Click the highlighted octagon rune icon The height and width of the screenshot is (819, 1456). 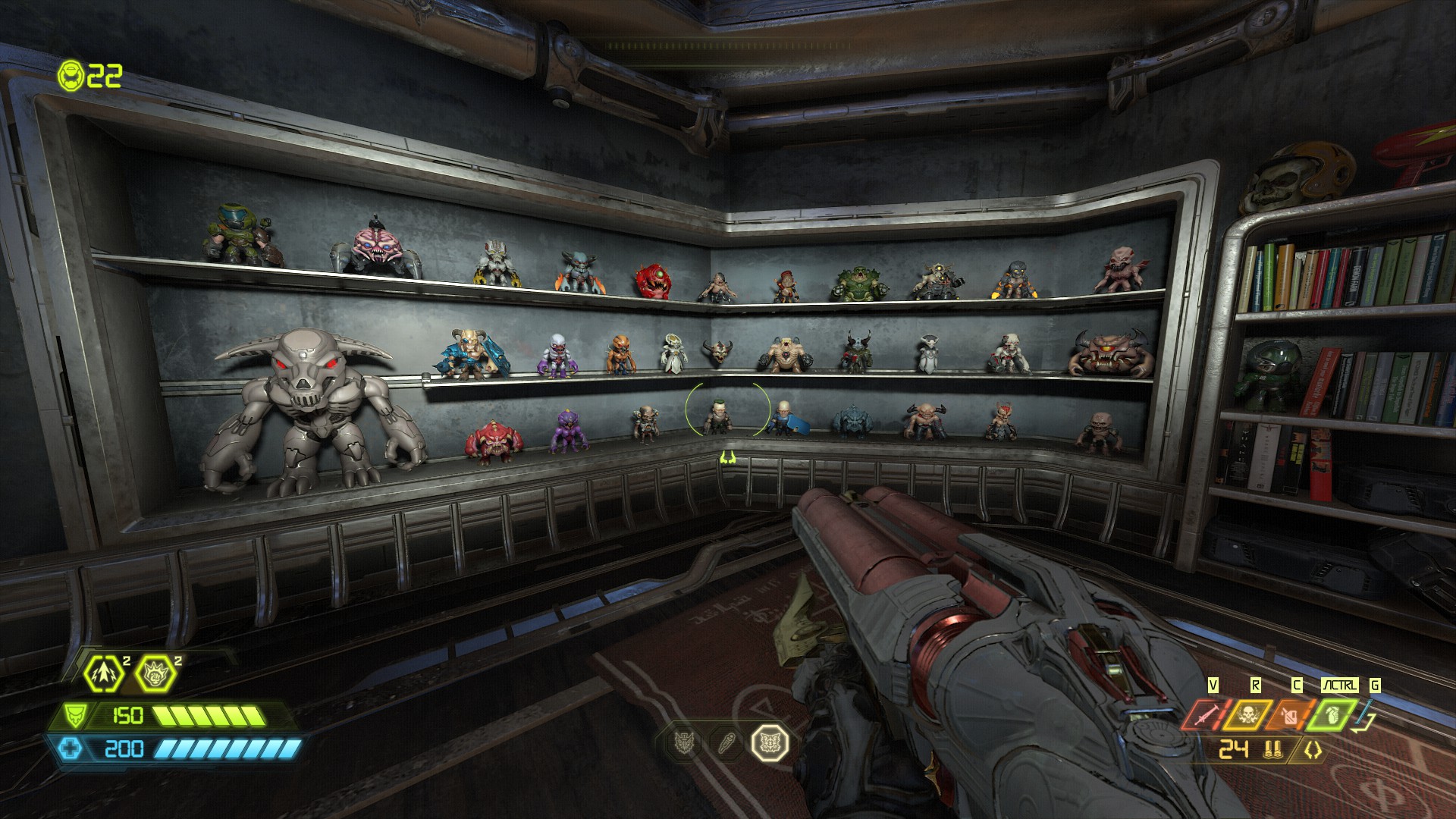click(770, 742)
